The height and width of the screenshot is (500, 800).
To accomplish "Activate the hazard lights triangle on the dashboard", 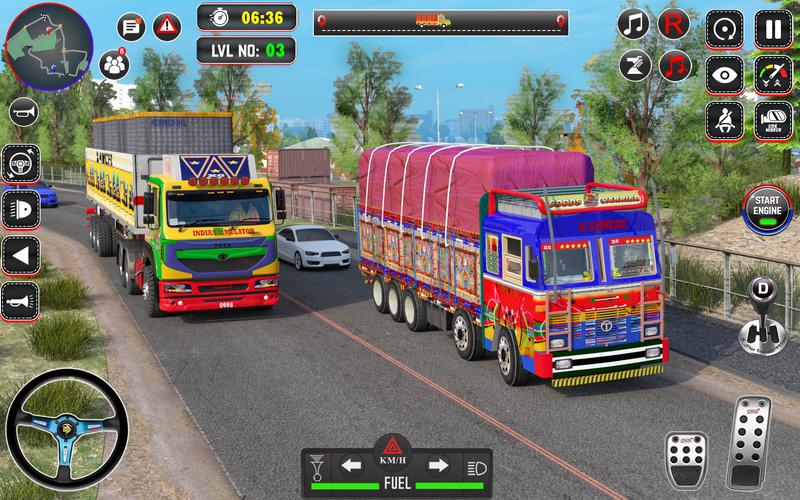I will (394, 448).
